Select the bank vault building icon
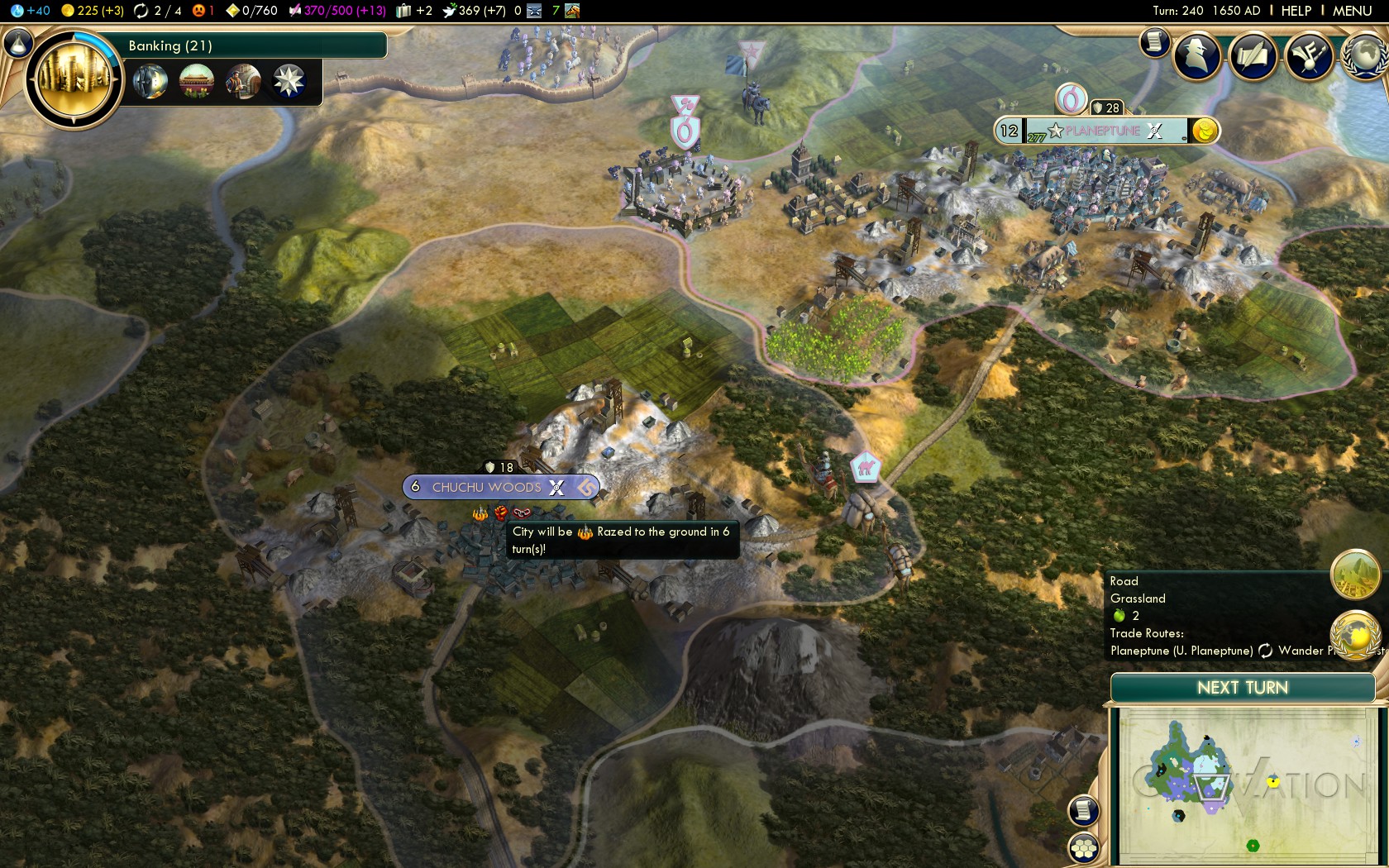The image size is (1389, 868). click(150, 82)
